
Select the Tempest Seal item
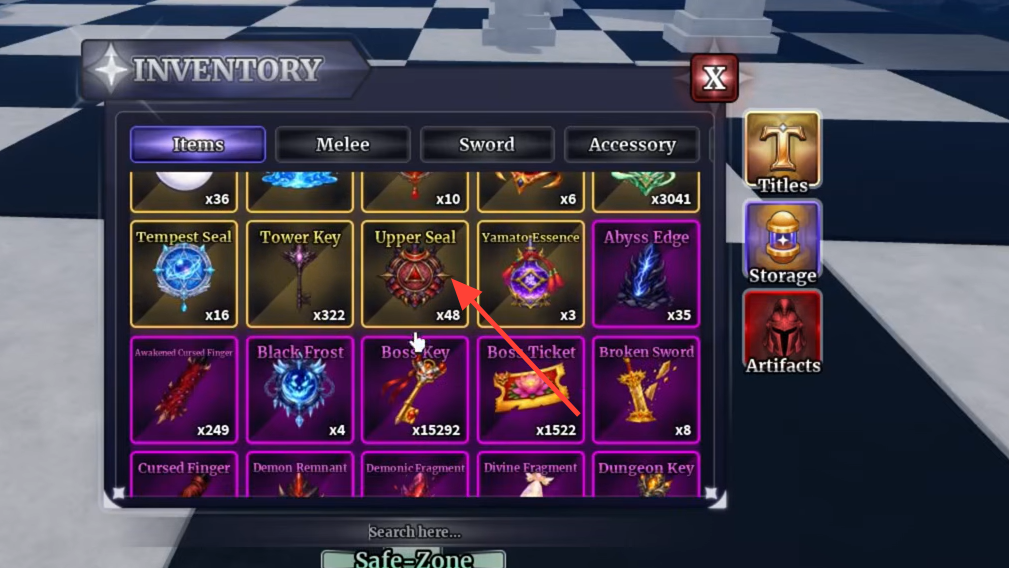point(184,275)
